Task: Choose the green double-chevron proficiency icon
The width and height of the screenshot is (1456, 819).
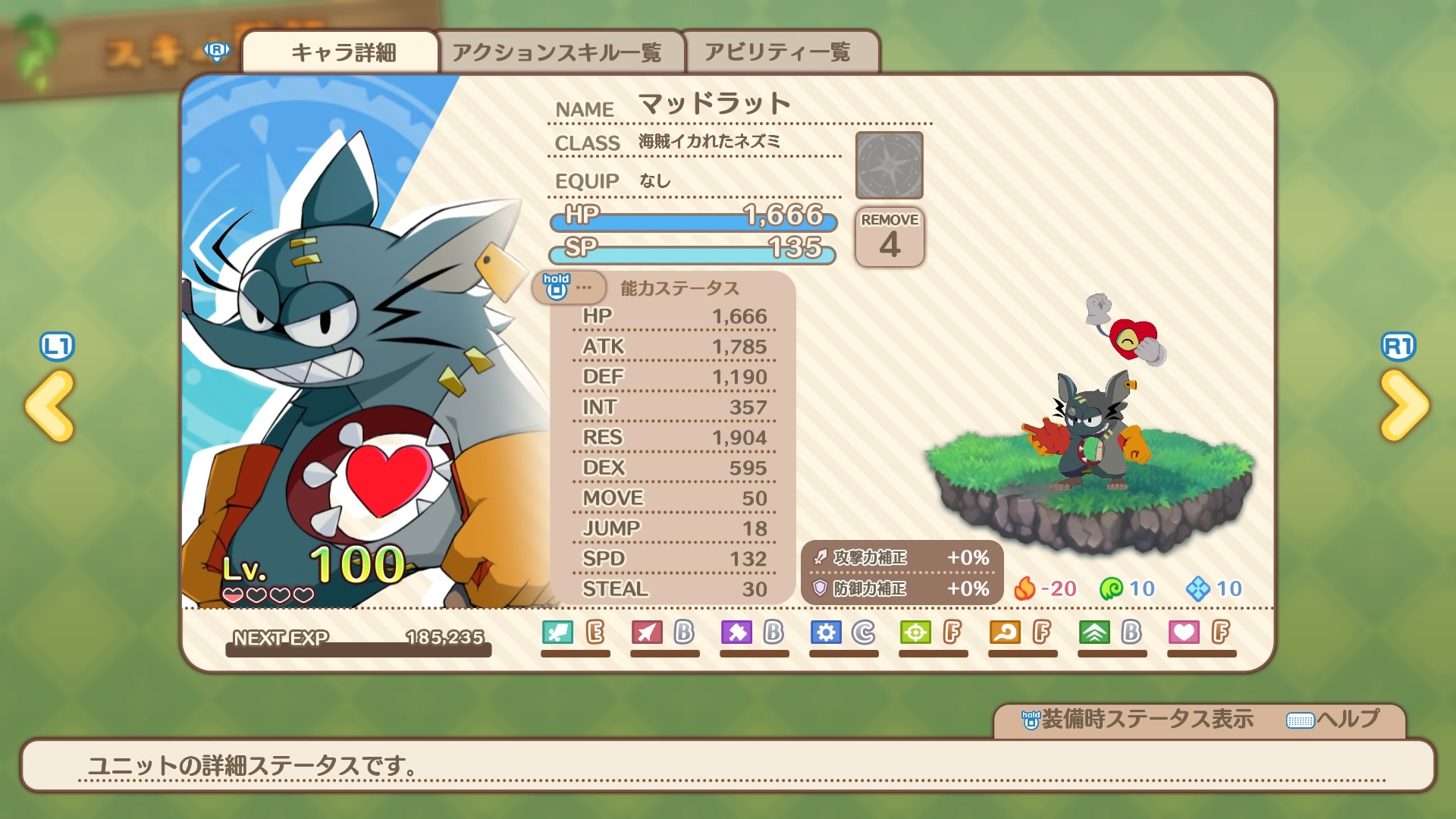Action: click(1094, 632)
